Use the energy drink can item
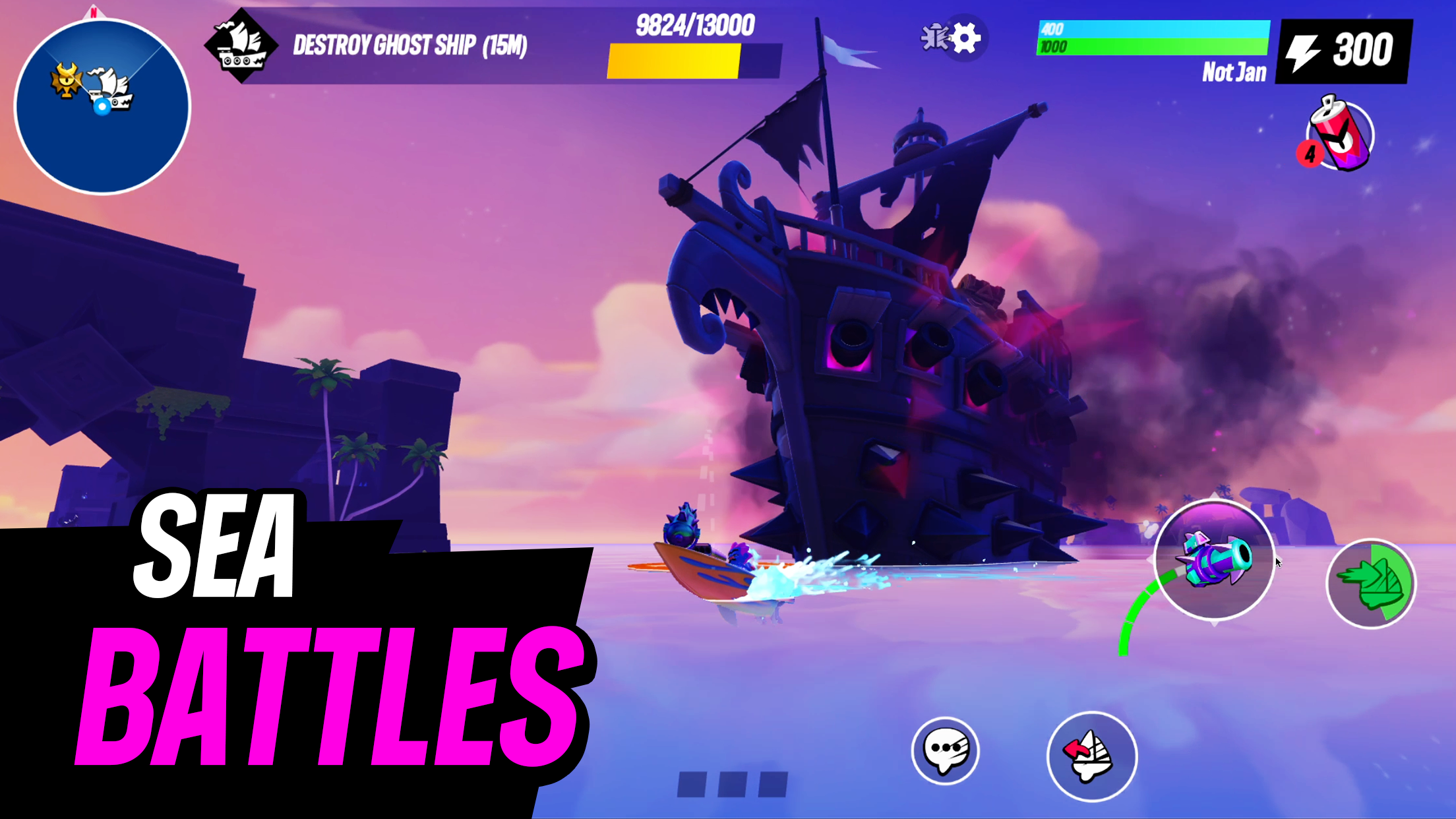The height and width of the screenshot is (819, 1456). [1339, 134]
